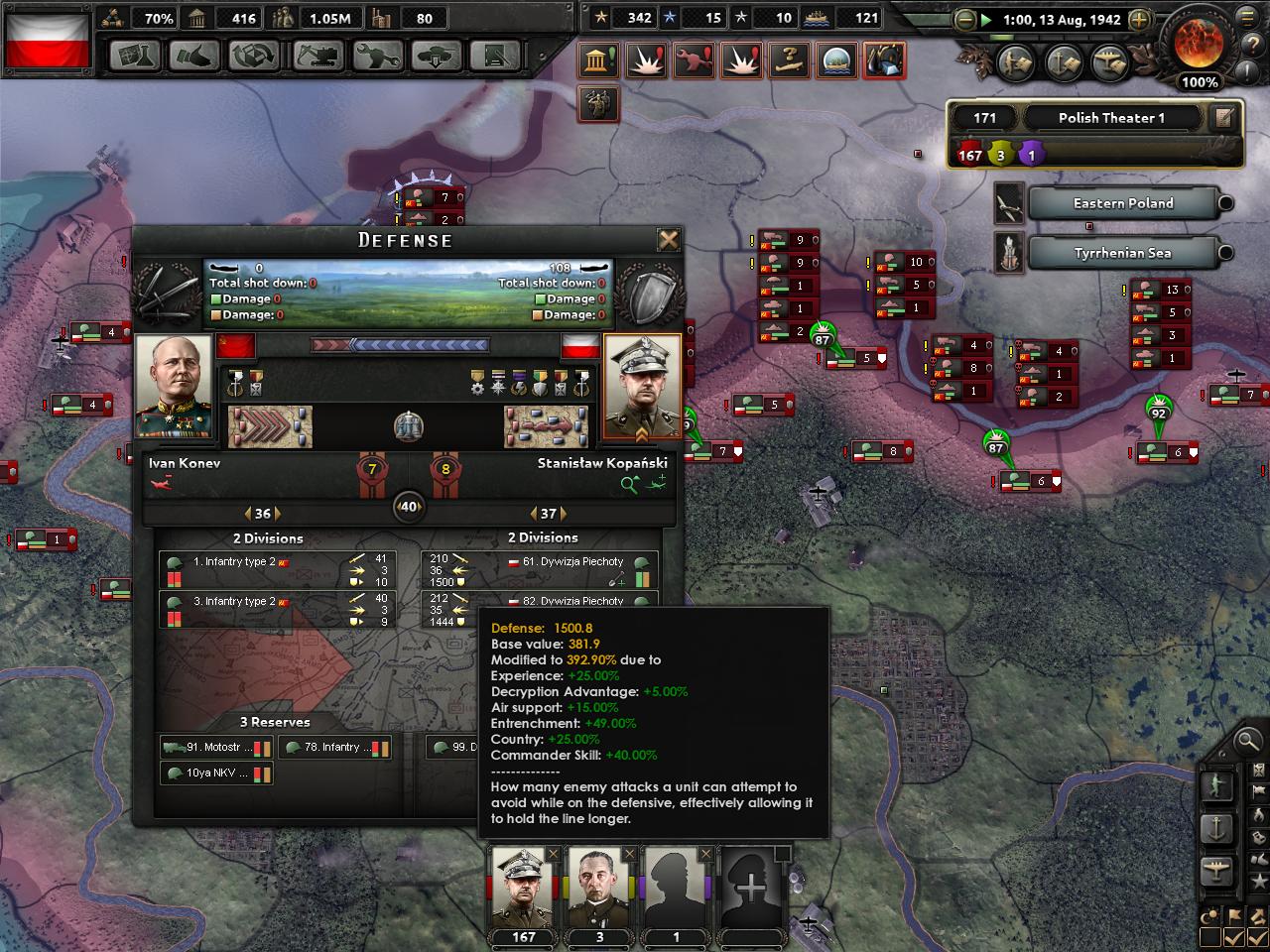The image size is (1270, 952).
Task: Open the Research tab with the flask icon
Action: tap(134, 57)
